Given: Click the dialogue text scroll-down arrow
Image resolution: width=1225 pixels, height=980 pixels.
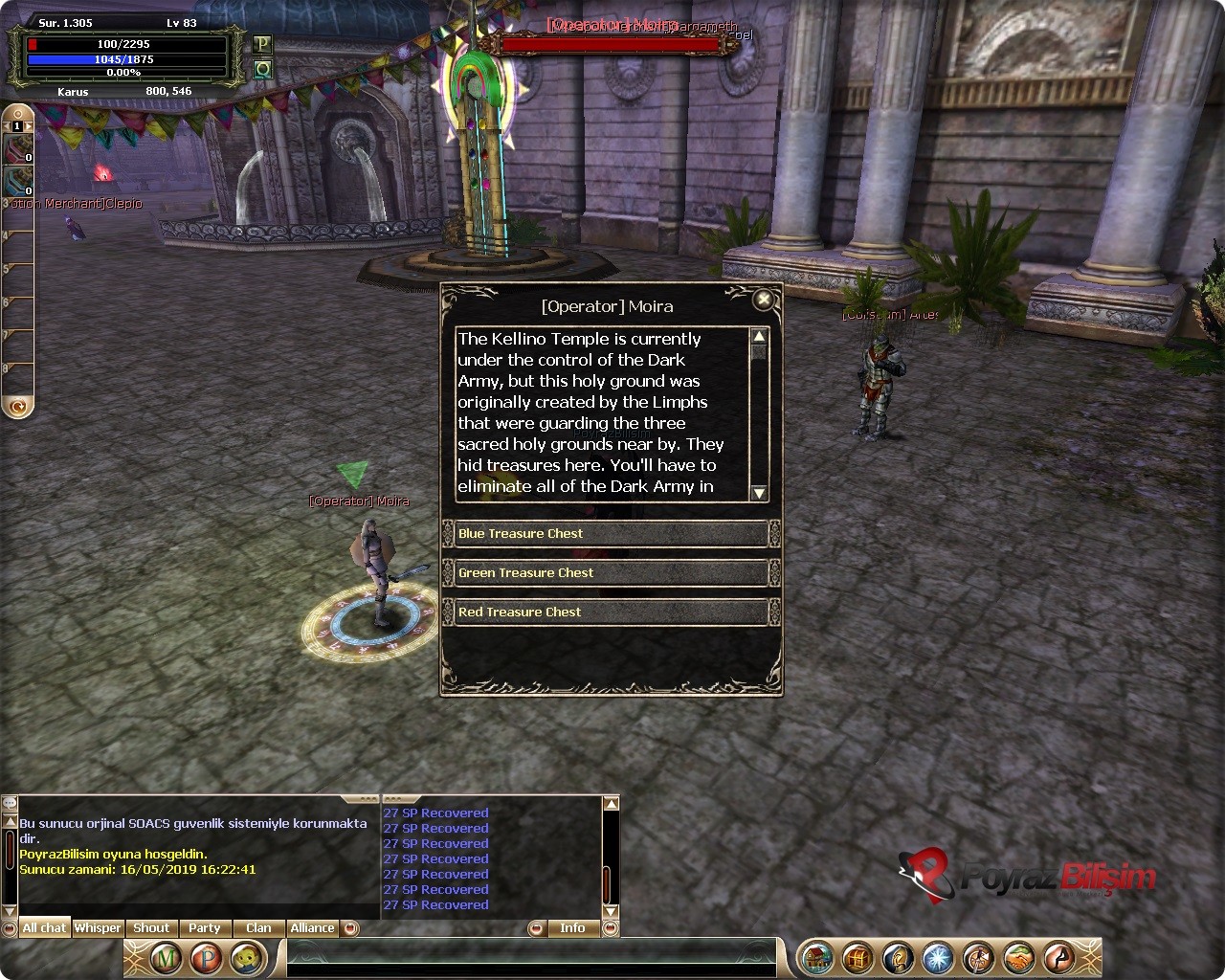Looking at the screenshot, I should tap(759, 493).
